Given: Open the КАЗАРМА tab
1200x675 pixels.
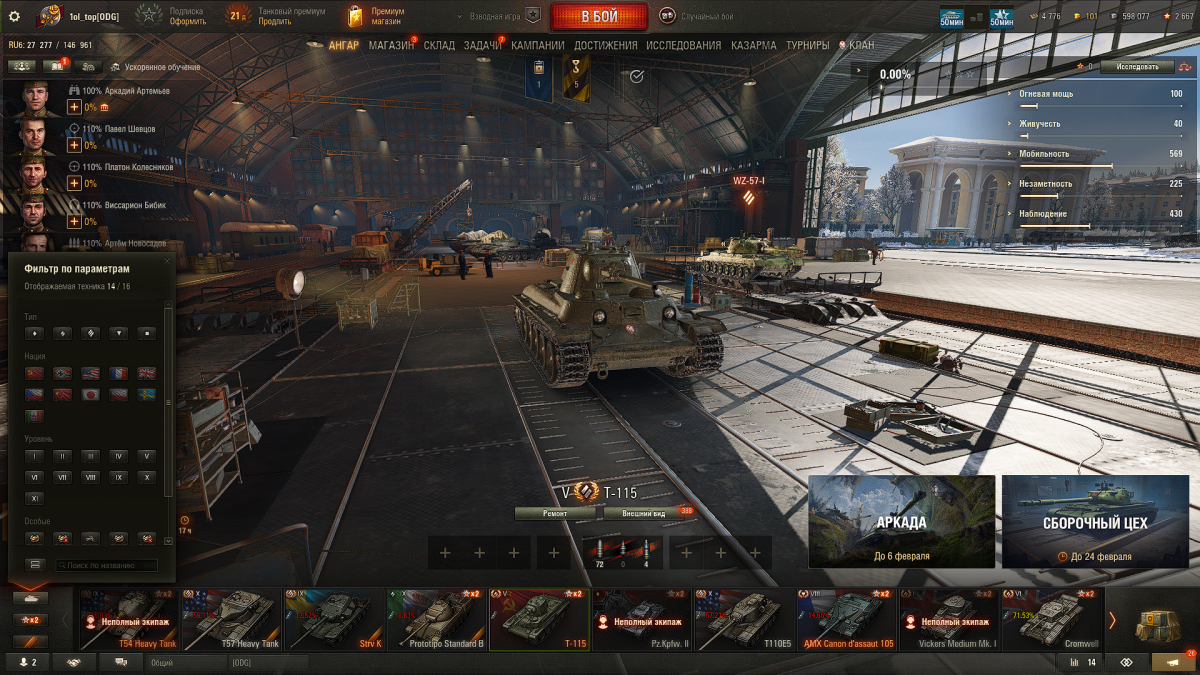Looking at the screenshot, I should point(753,45).
